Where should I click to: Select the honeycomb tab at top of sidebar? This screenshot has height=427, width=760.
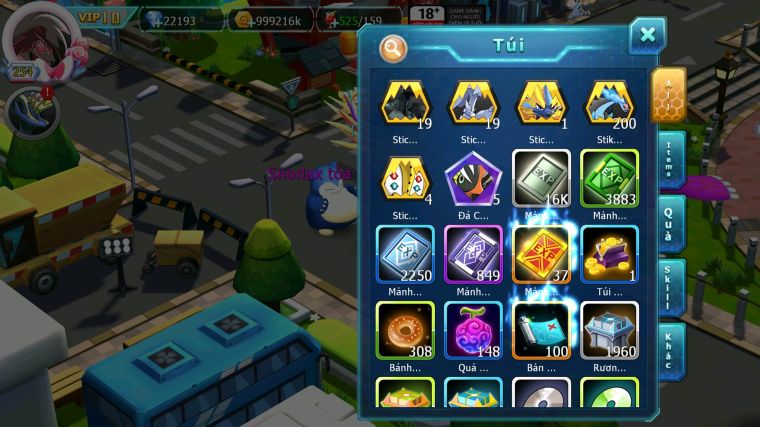(667, 95)
